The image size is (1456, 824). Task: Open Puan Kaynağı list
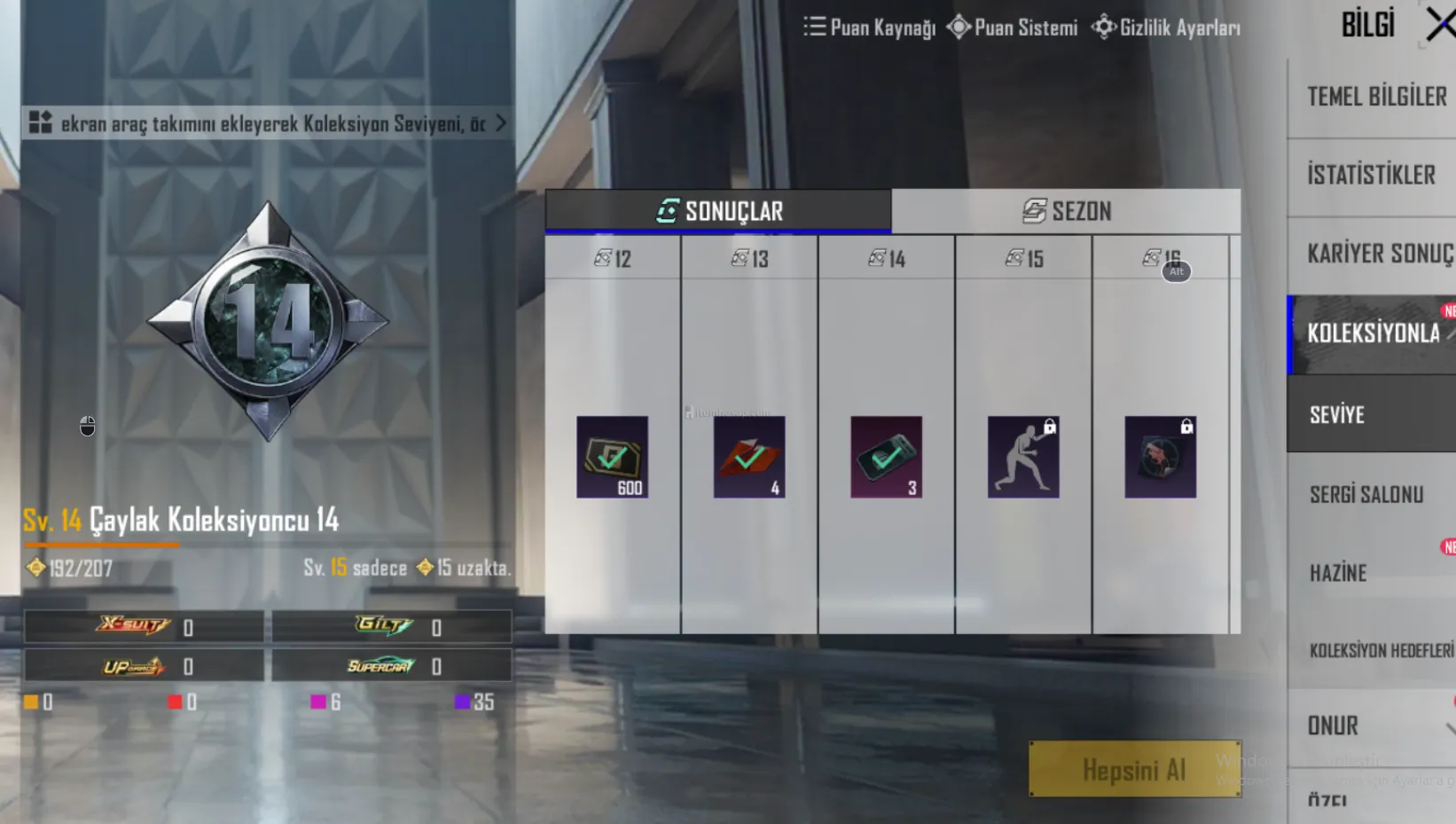pos(870,27)
